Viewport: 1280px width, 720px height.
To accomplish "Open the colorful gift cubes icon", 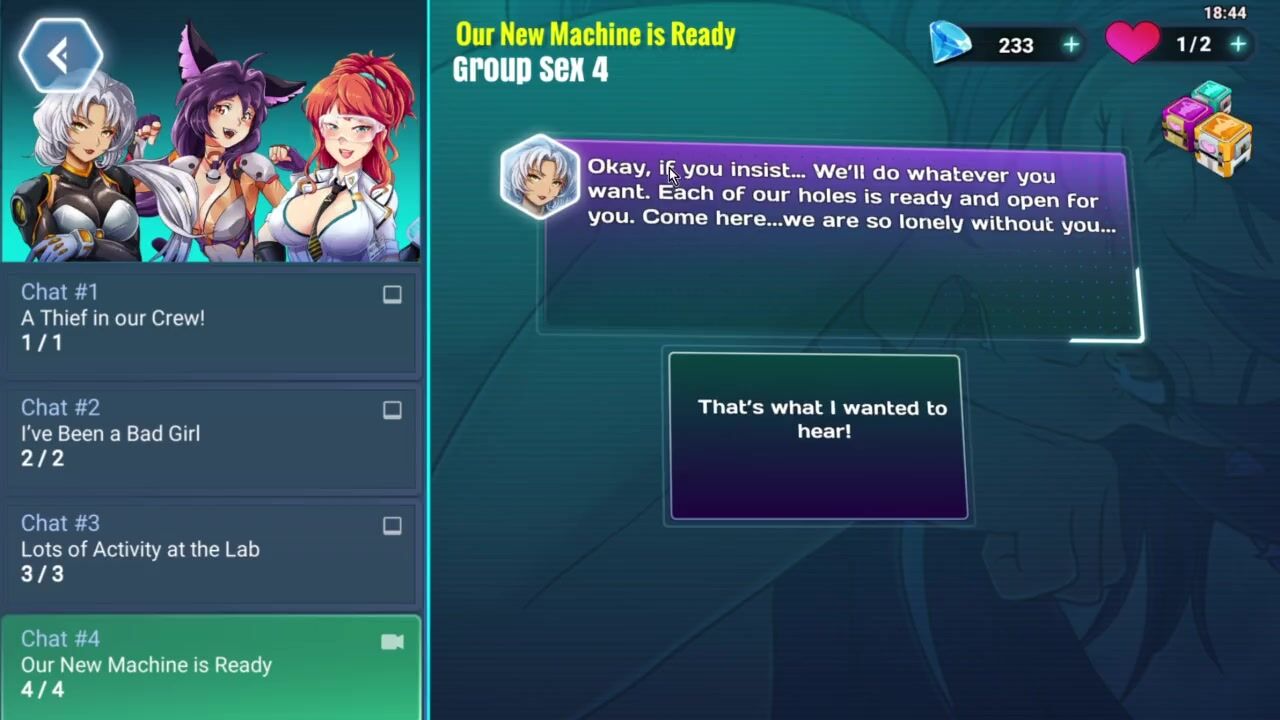I will 1207,129.
